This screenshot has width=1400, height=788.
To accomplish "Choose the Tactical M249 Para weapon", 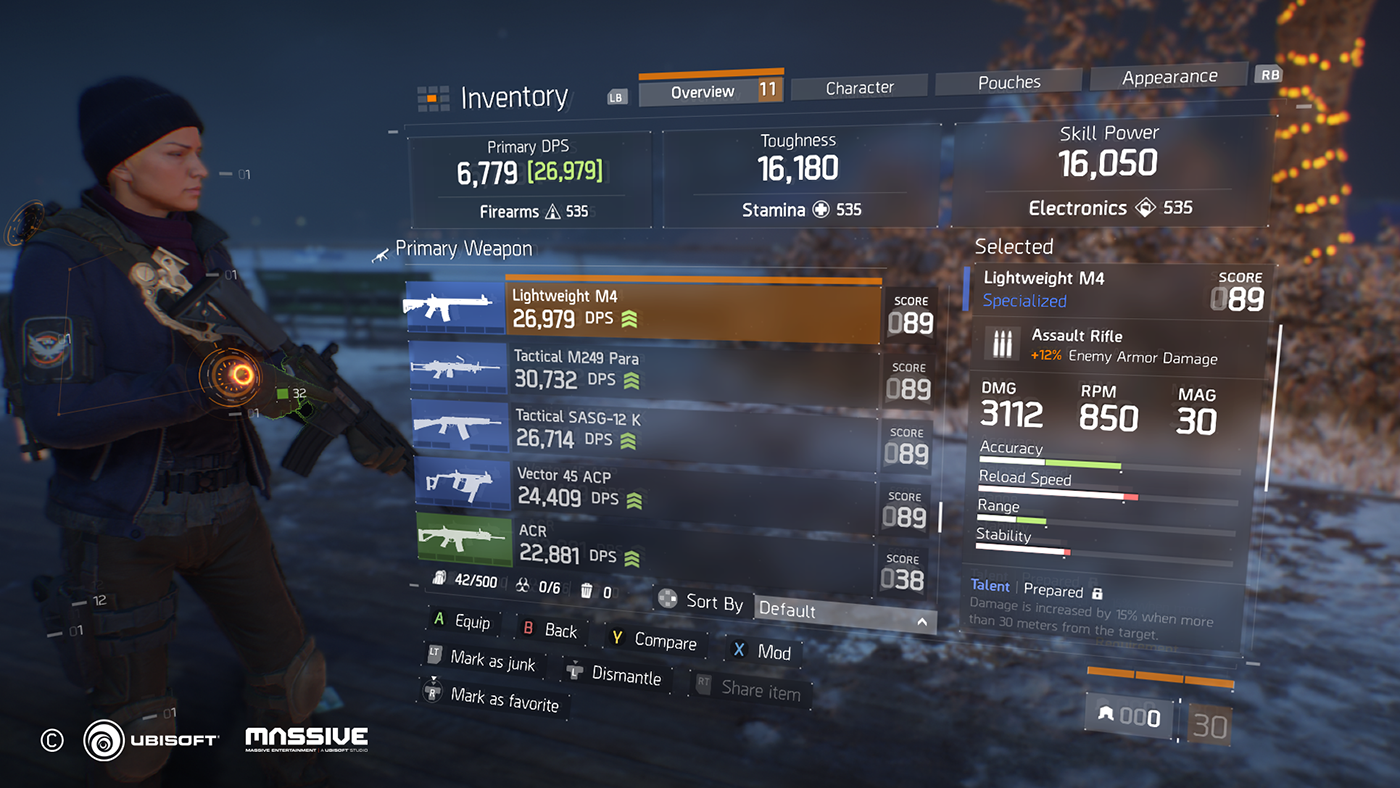I will [x=692, y=369].
